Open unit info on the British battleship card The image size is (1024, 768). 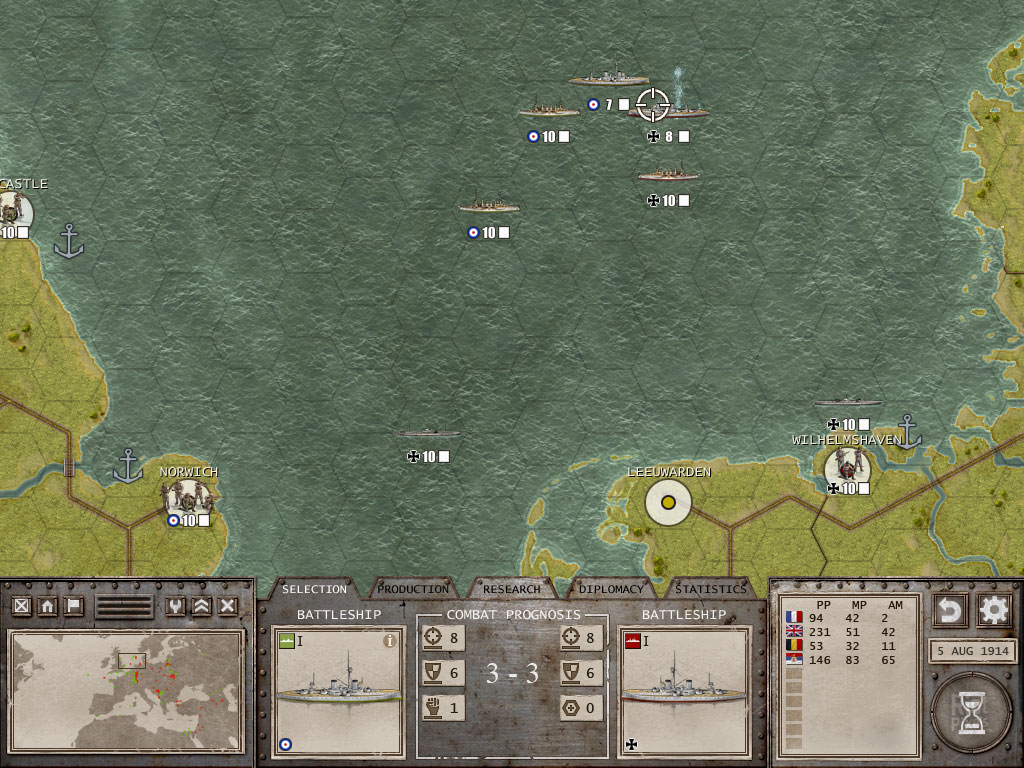[x=390, y=641]
